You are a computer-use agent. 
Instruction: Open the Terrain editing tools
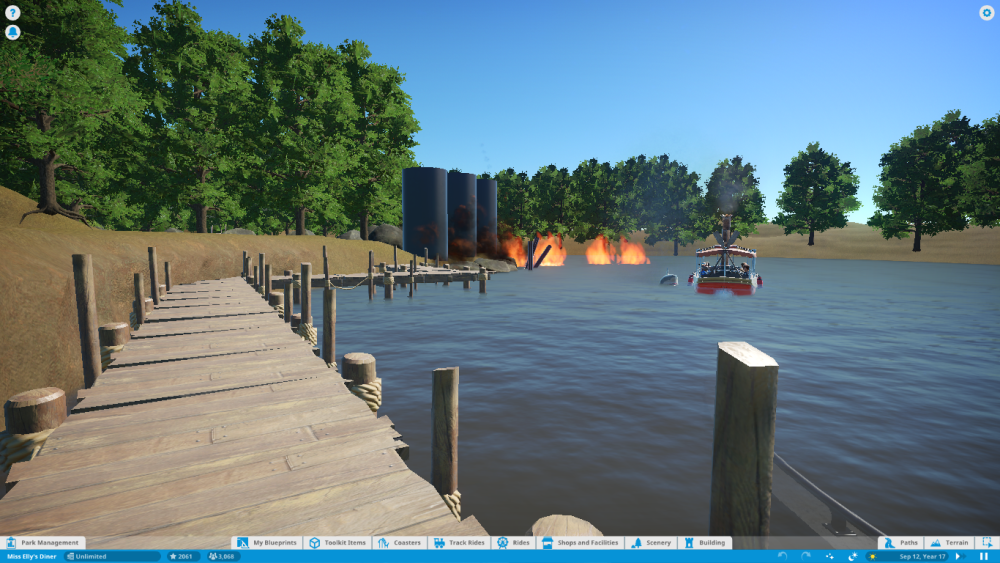[948, 543]
